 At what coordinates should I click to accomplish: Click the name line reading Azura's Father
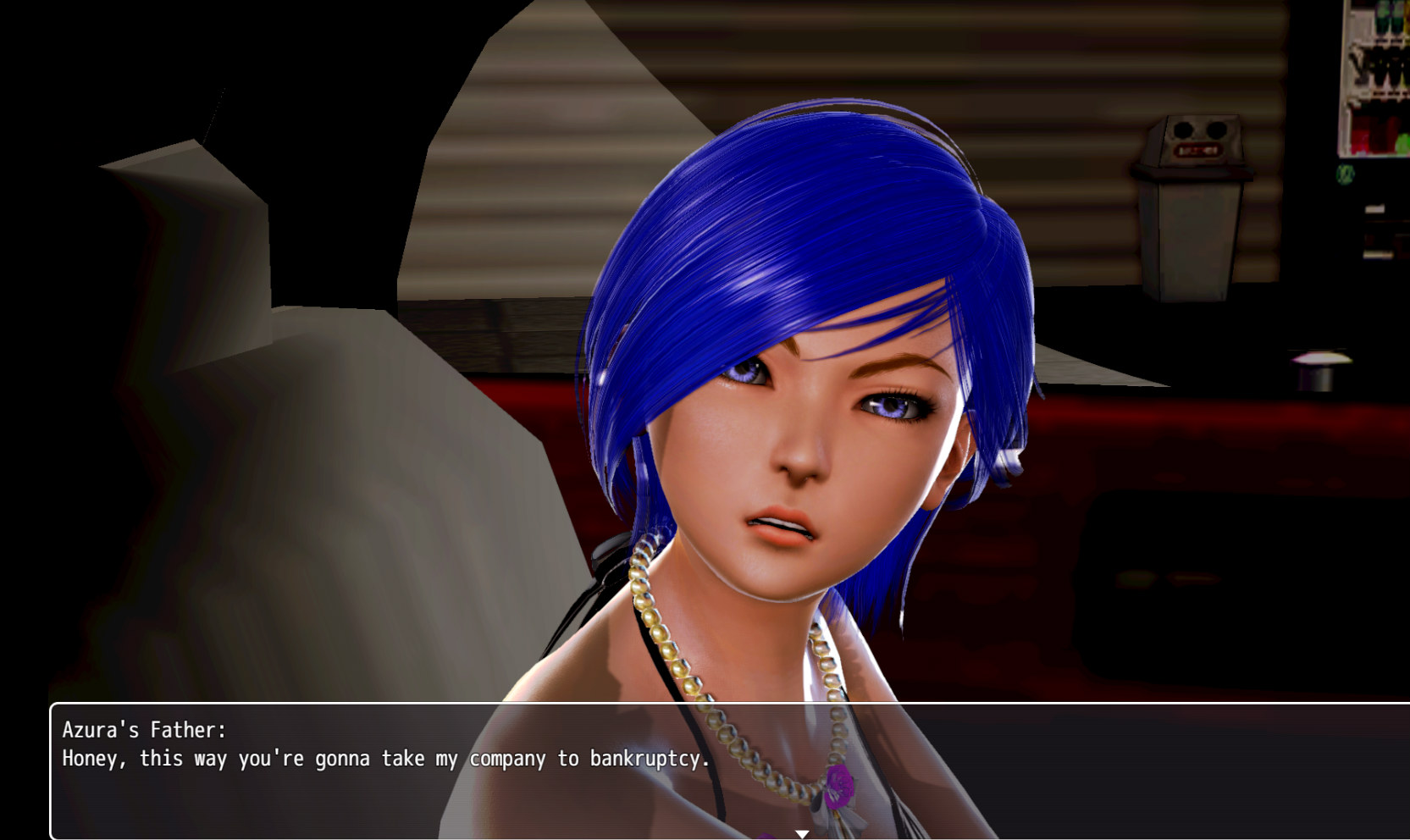[144, 729]
